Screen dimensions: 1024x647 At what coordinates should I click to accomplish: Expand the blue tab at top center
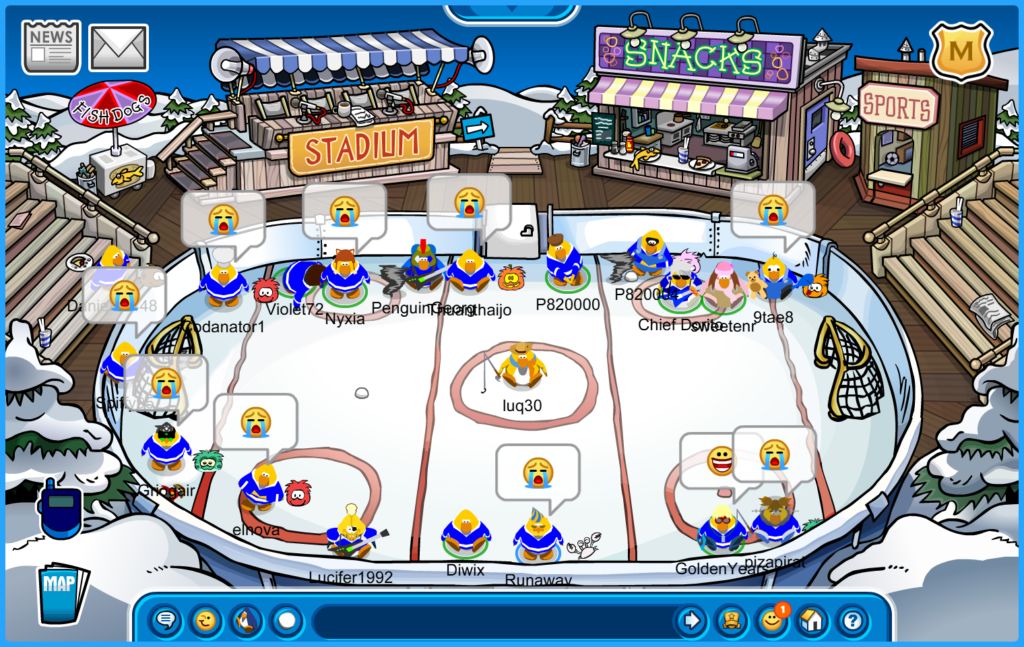[511, 12]
